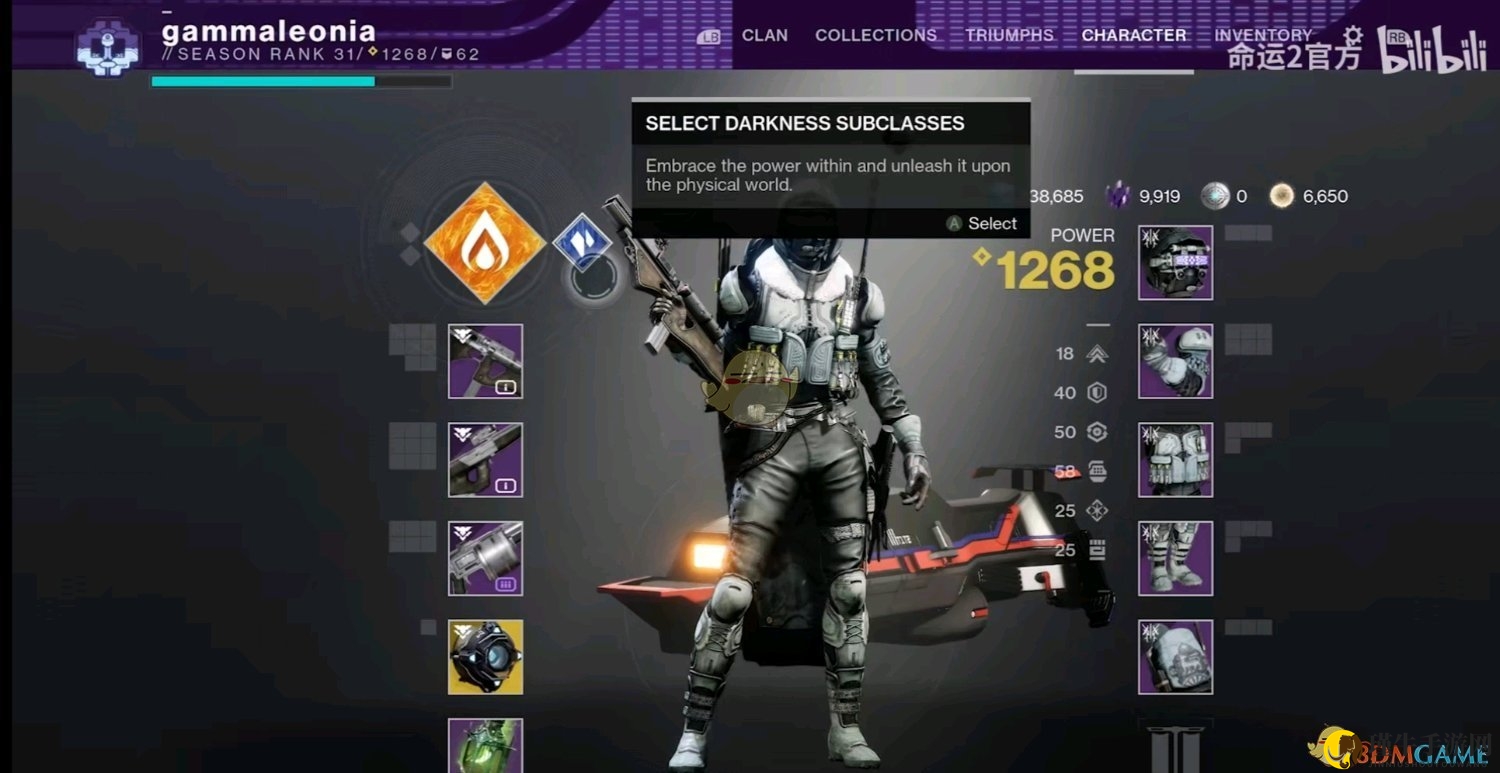This screenshot has height=773, width=1500.
Task: Switch to the Clan tab
Action: click(764, 35)
